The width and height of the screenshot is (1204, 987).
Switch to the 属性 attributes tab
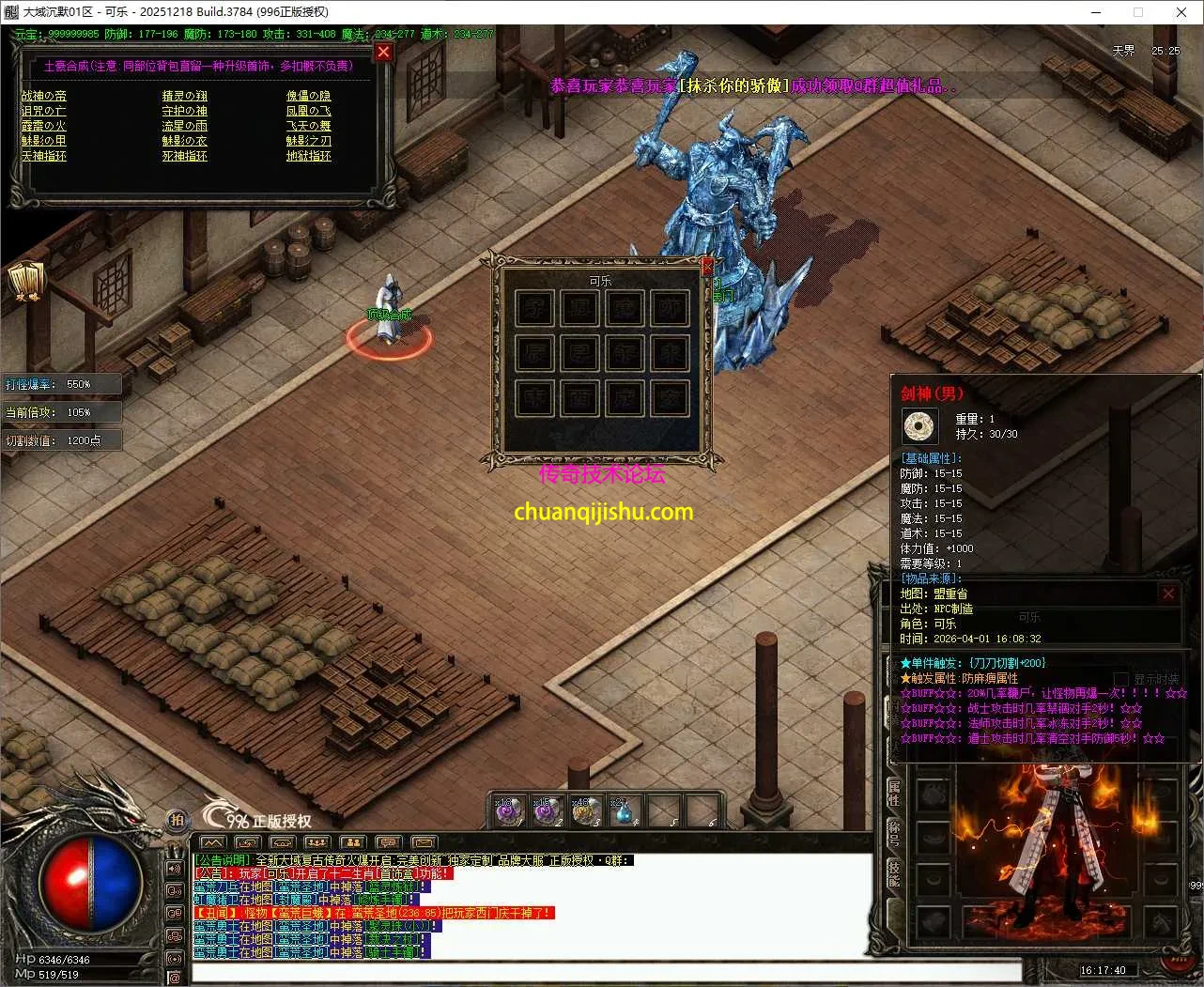click(894, 793)
